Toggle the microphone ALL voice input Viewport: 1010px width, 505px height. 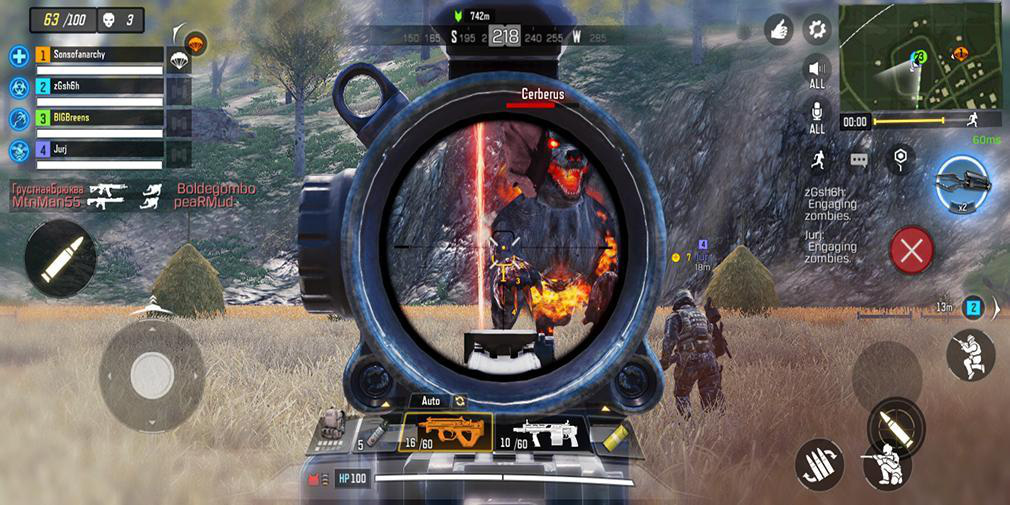(817, 114)
